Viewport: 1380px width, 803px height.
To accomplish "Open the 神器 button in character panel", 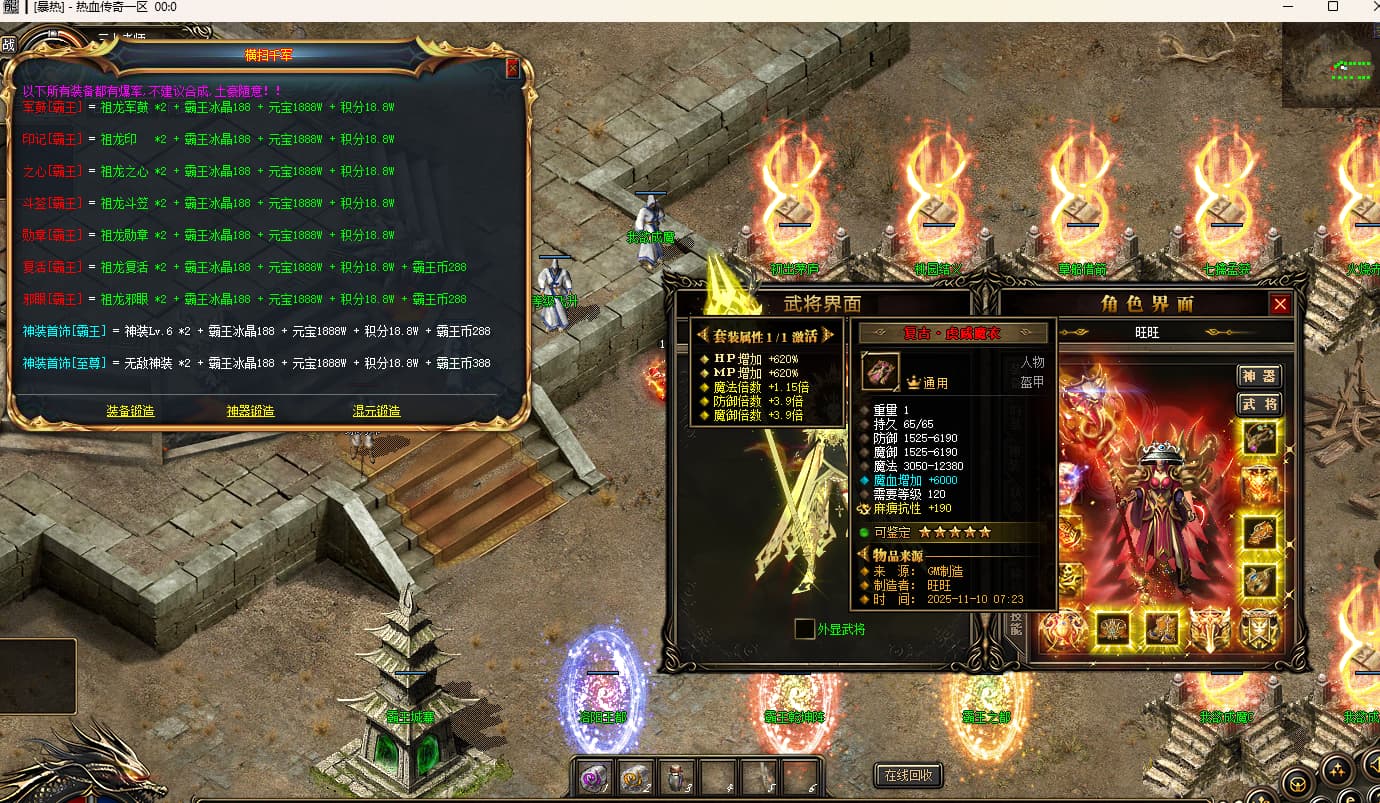I will tap(1259, 376).
